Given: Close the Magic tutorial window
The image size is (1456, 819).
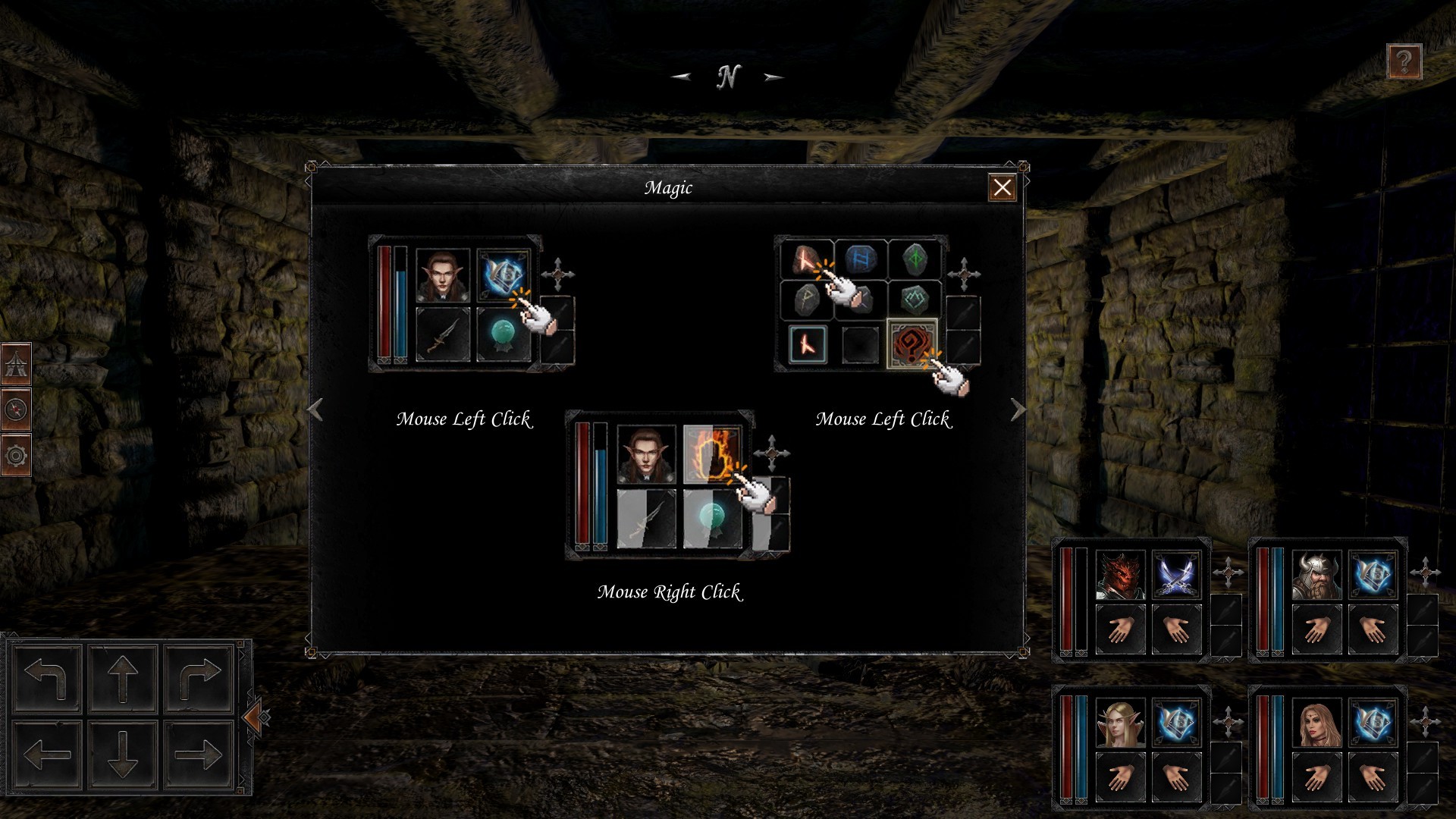Looking at the screenshot, I should coord(1002,187).
